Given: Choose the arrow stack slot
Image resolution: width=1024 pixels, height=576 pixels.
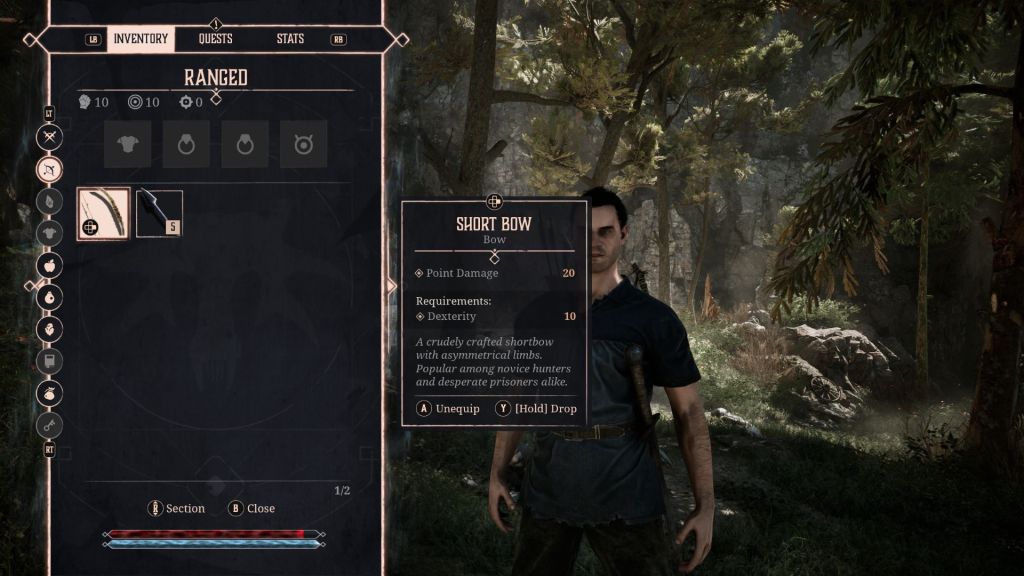Looking at the screenshot, I should pyautogui.click(x=159, y=213).
